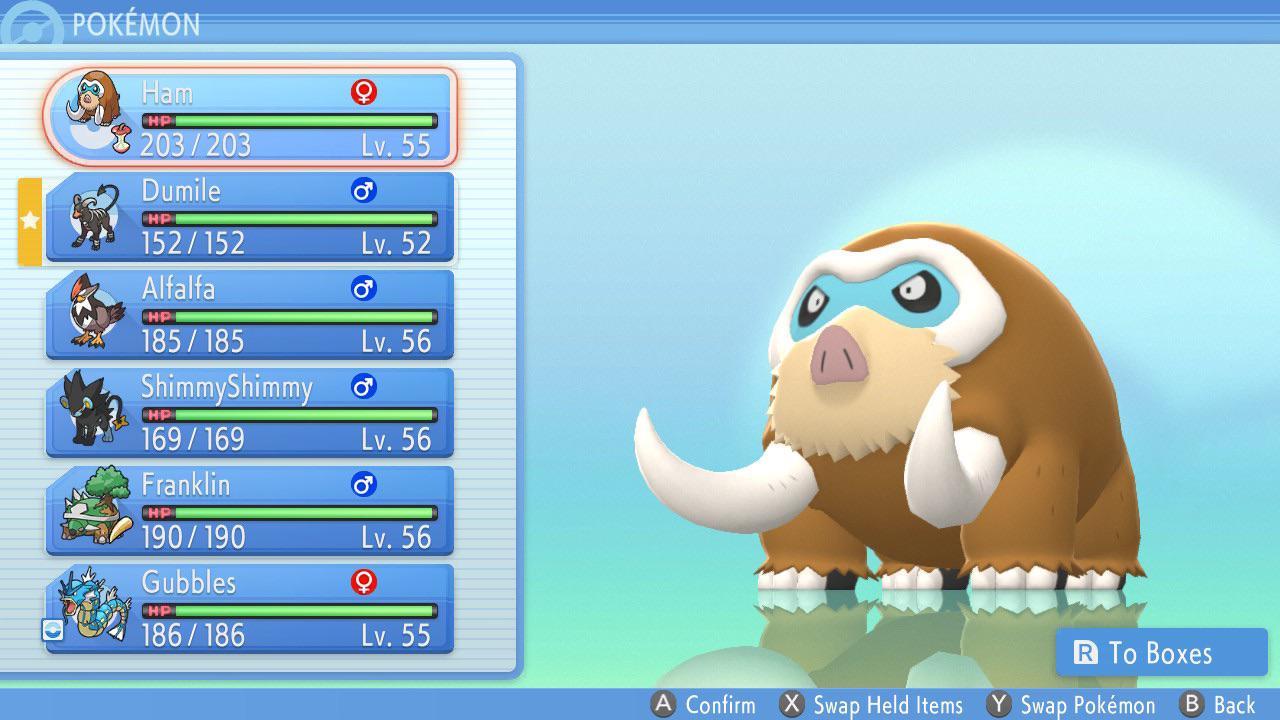Click ShimmyShimmy's Luxray sprite

88,410
